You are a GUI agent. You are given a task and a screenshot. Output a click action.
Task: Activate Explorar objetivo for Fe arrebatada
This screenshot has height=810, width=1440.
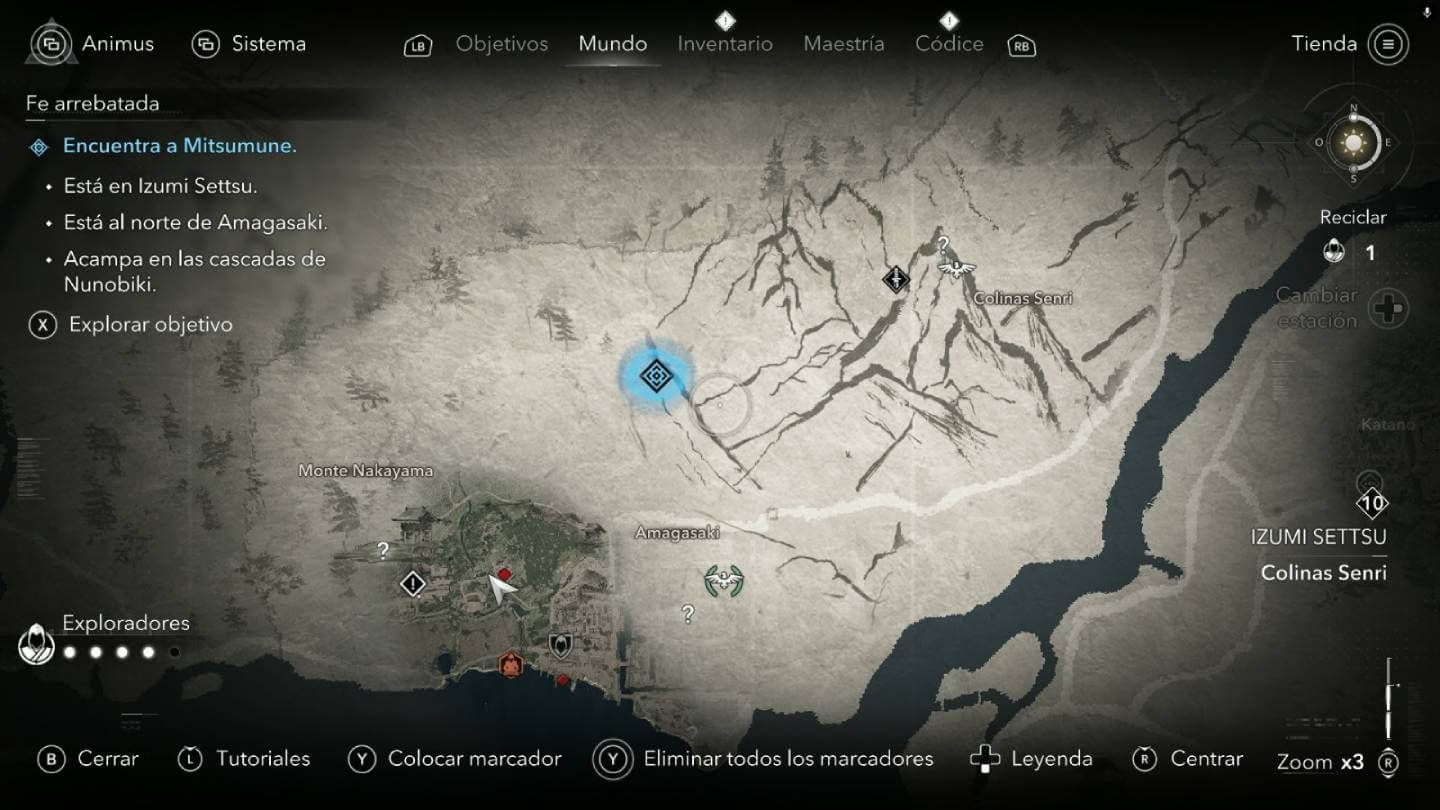point(146,324)
